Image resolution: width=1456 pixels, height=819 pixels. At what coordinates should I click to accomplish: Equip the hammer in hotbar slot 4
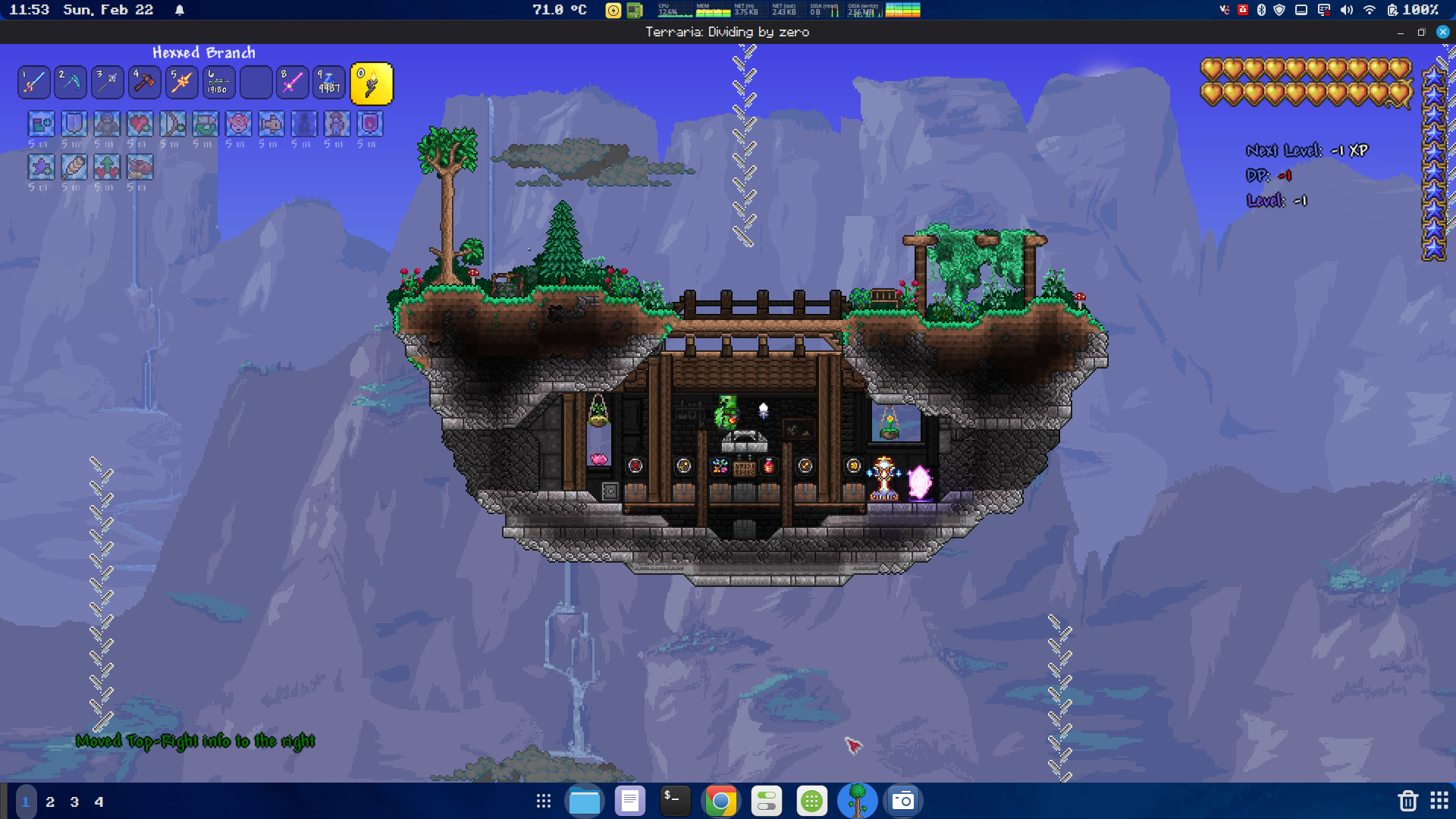click(144, 83)
